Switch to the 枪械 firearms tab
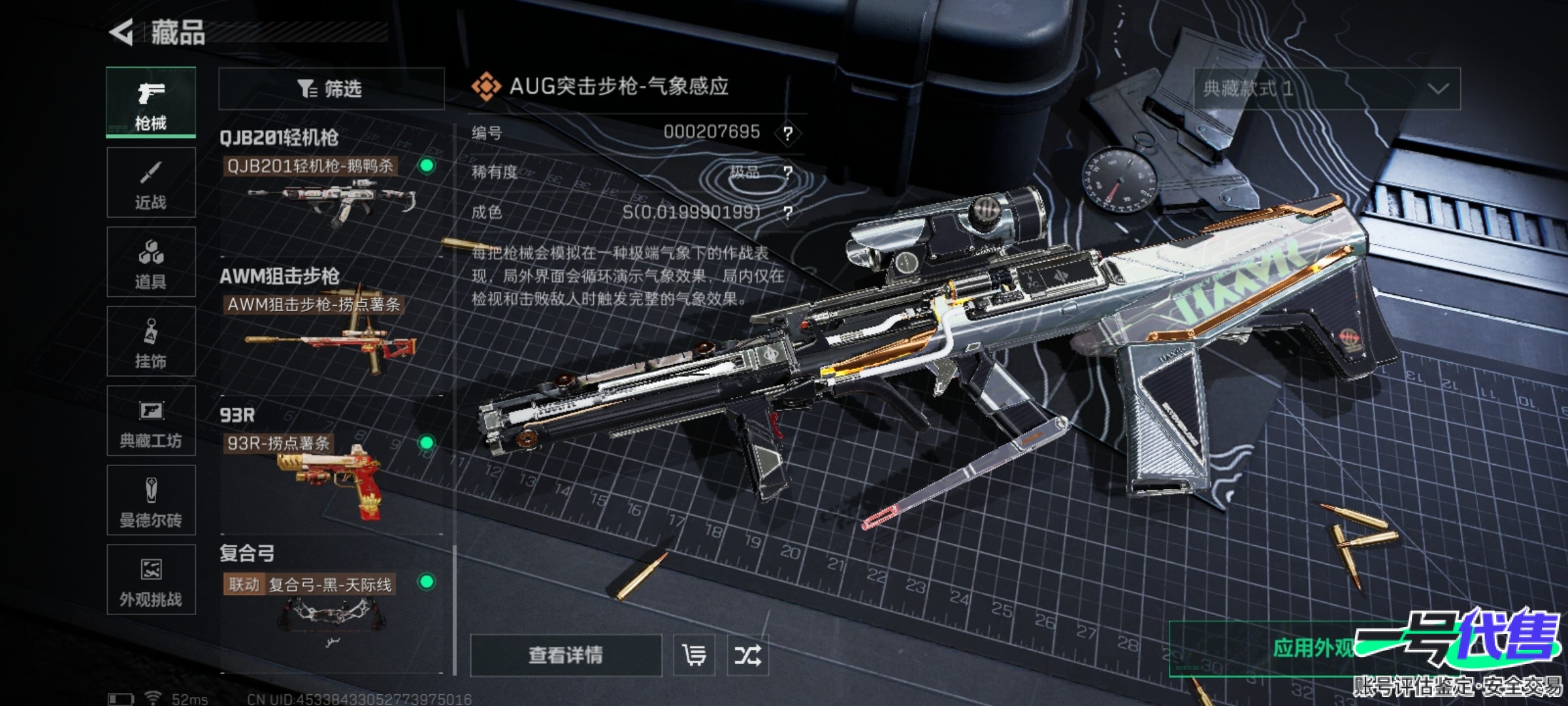 151,103
